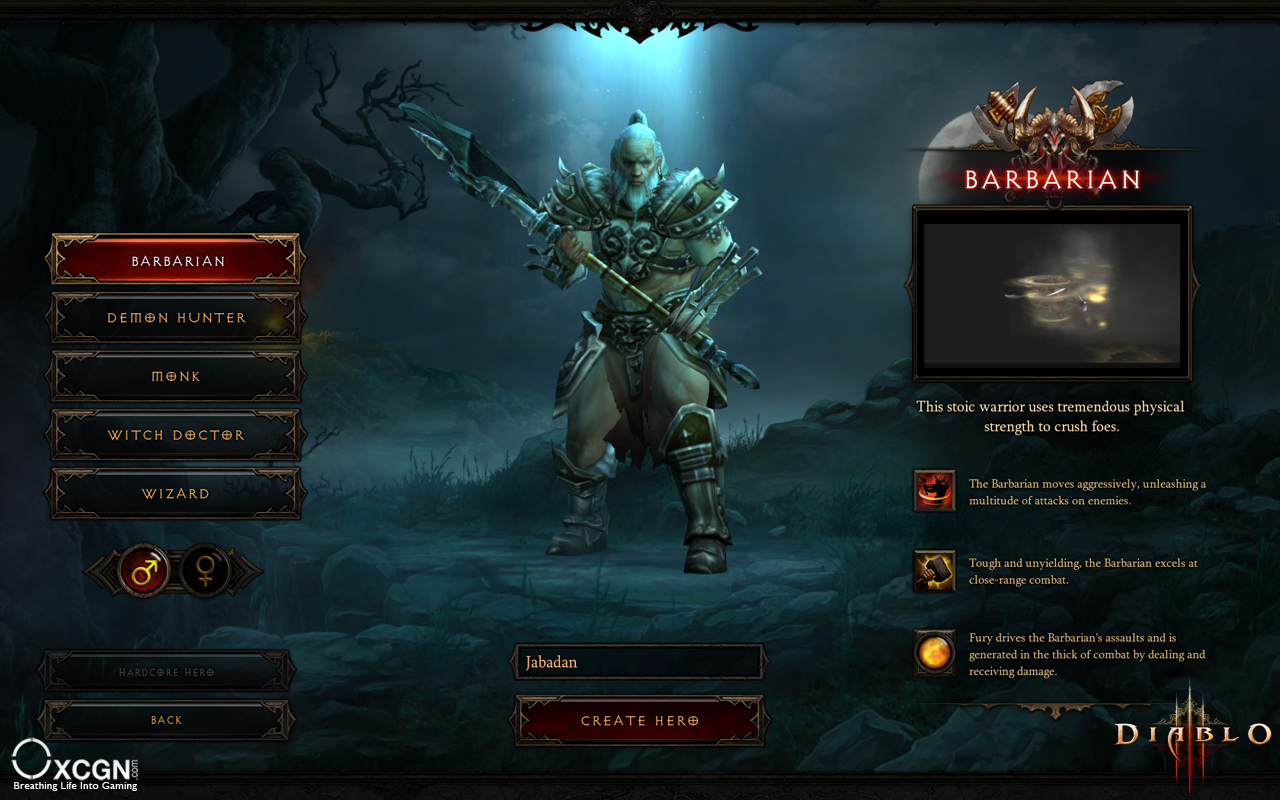Choose the male gender symbol
Image resolution: width=1280 pixels, height=800 pixels.
(x=143, y=572)
